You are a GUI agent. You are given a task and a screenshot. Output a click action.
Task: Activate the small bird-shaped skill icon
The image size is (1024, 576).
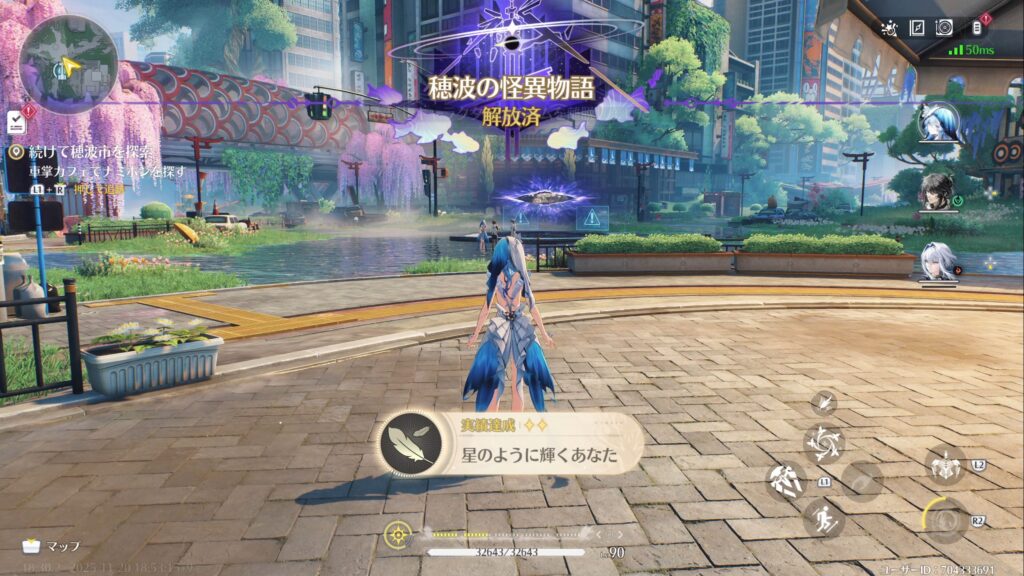(824, 402)
